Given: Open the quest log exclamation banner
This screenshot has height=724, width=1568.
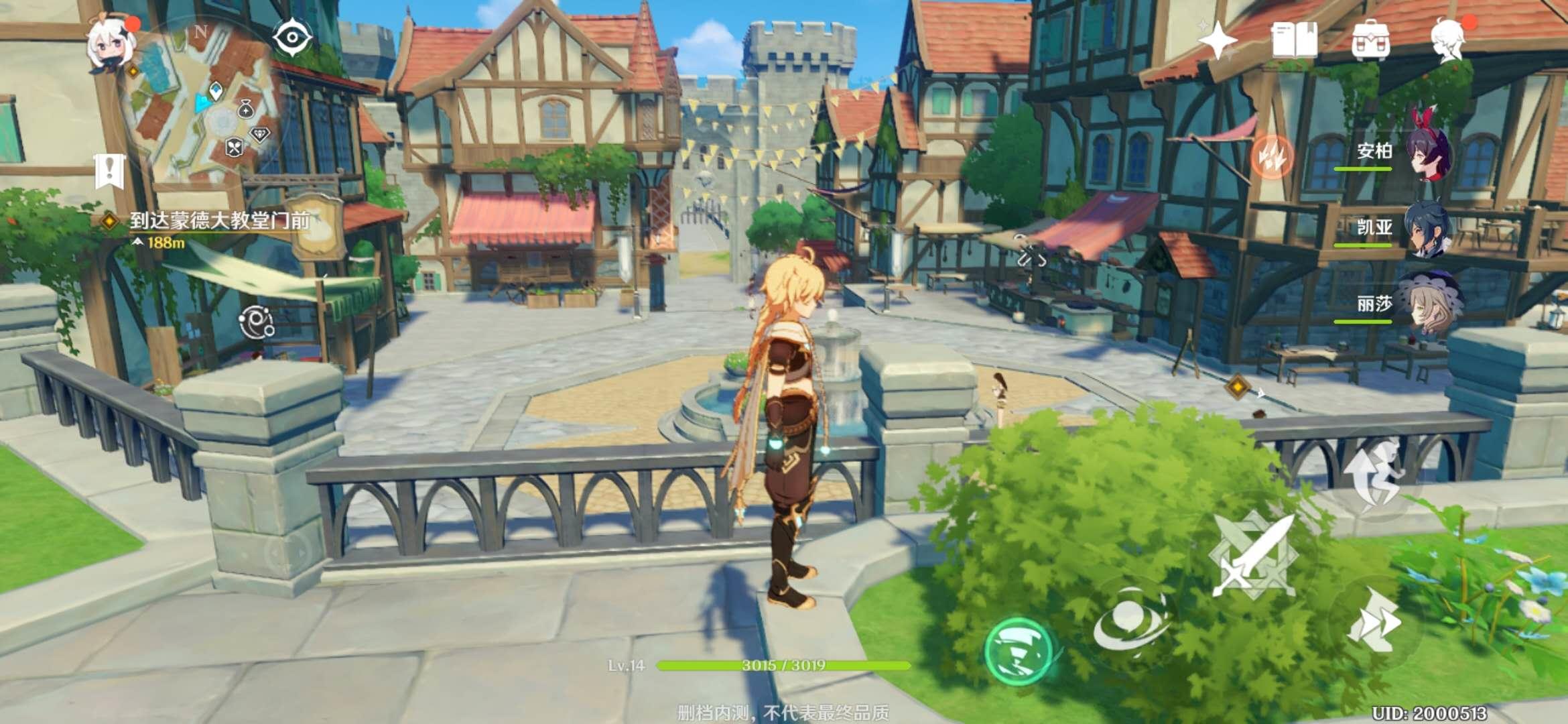Looking at the screenshot, I should 110,170.
